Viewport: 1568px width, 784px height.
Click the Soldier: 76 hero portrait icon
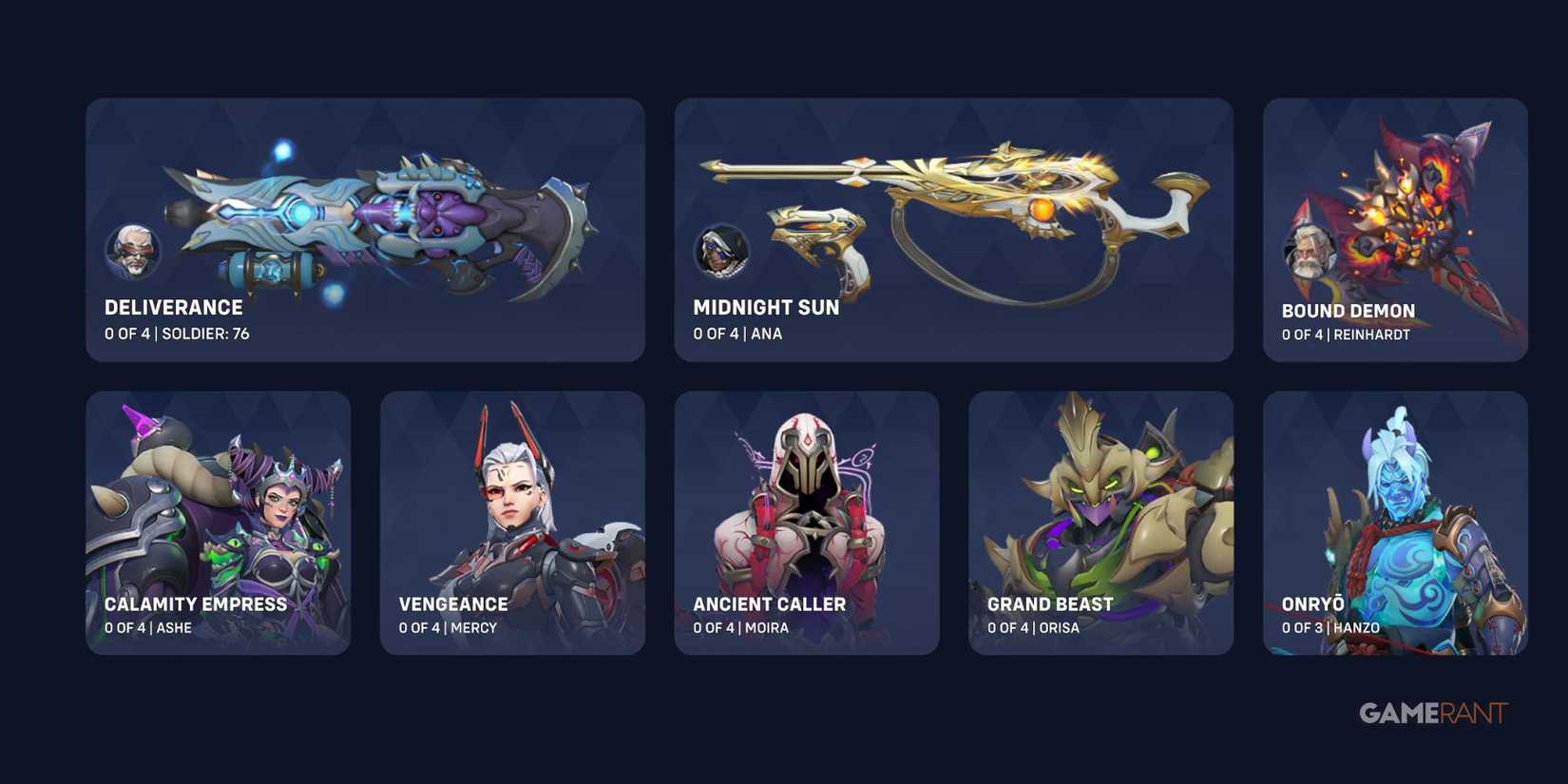134,251
